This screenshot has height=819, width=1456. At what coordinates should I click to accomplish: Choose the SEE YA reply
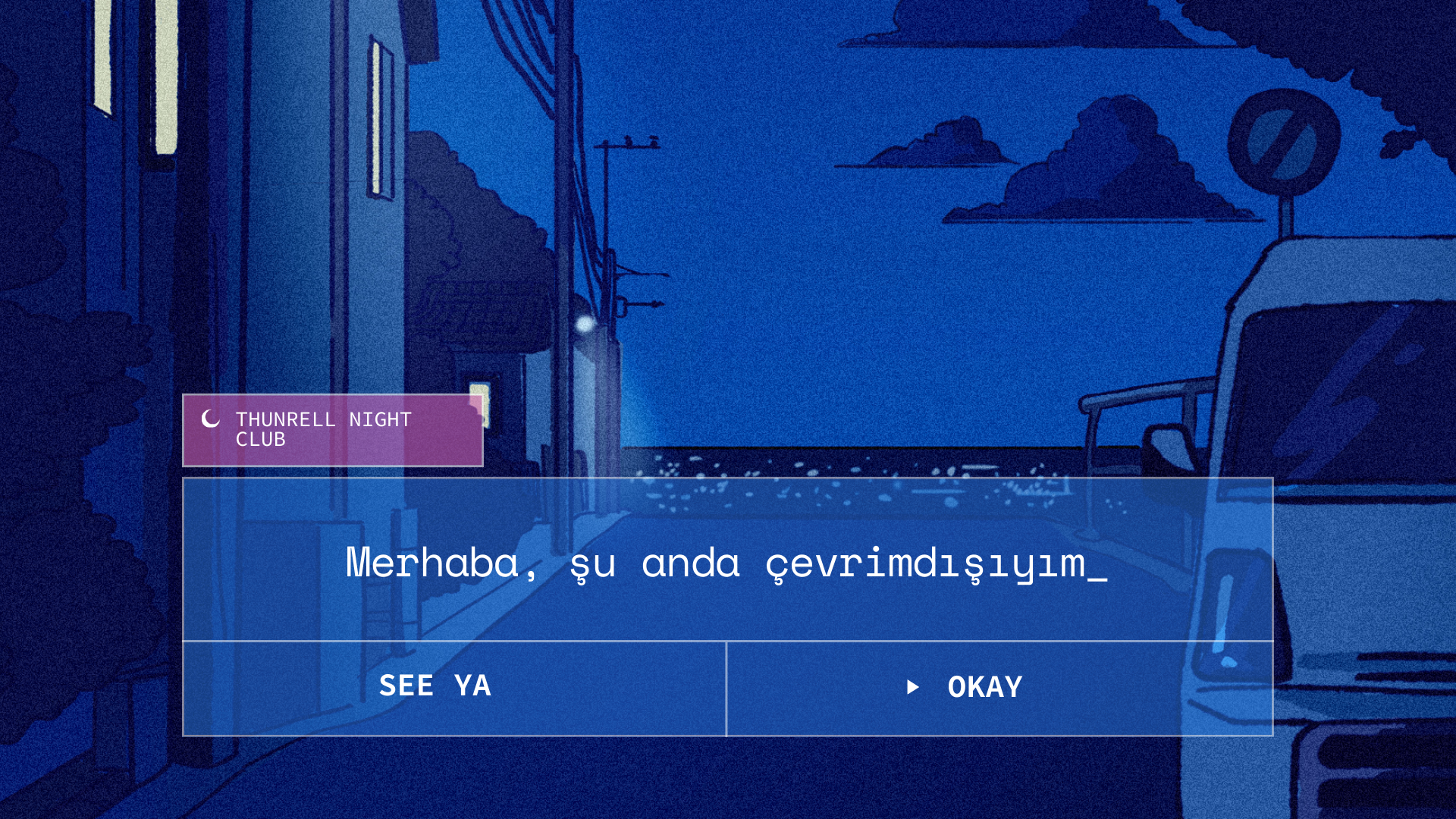click(453, 688)
